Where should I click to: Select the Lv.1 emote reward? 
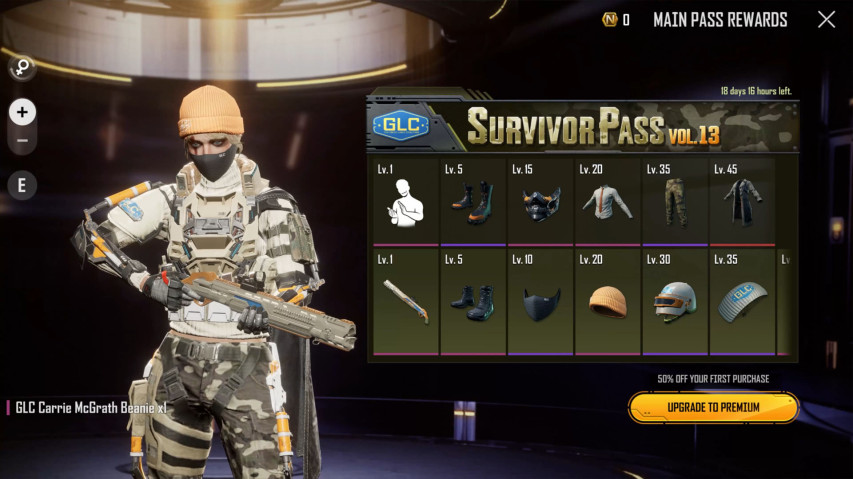click(x=406, y=202)
